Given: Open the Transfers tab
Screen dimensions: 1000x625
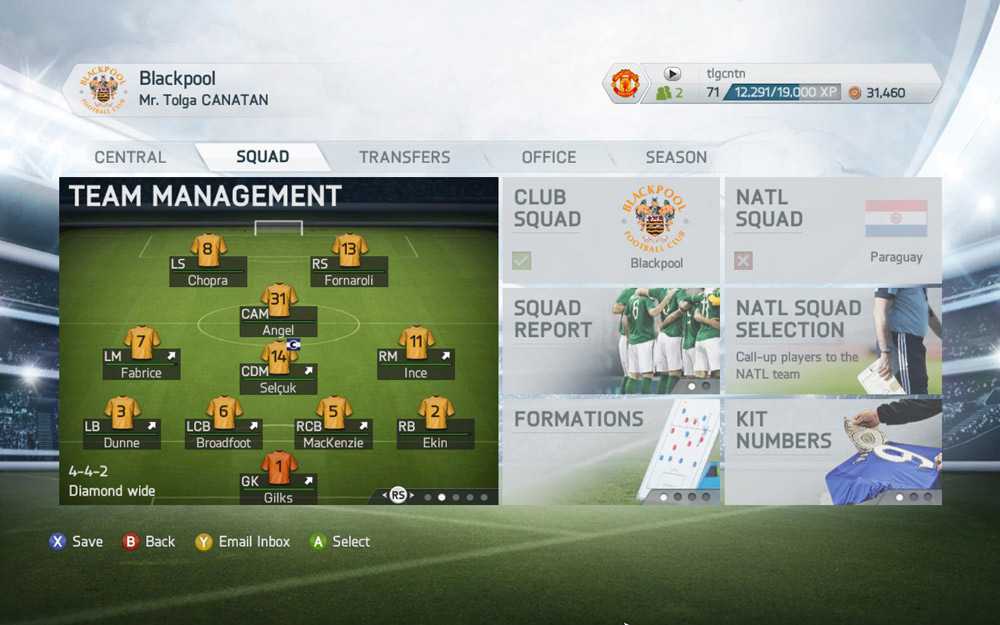Looking at the screenshot, I should (x=404, y=157).
